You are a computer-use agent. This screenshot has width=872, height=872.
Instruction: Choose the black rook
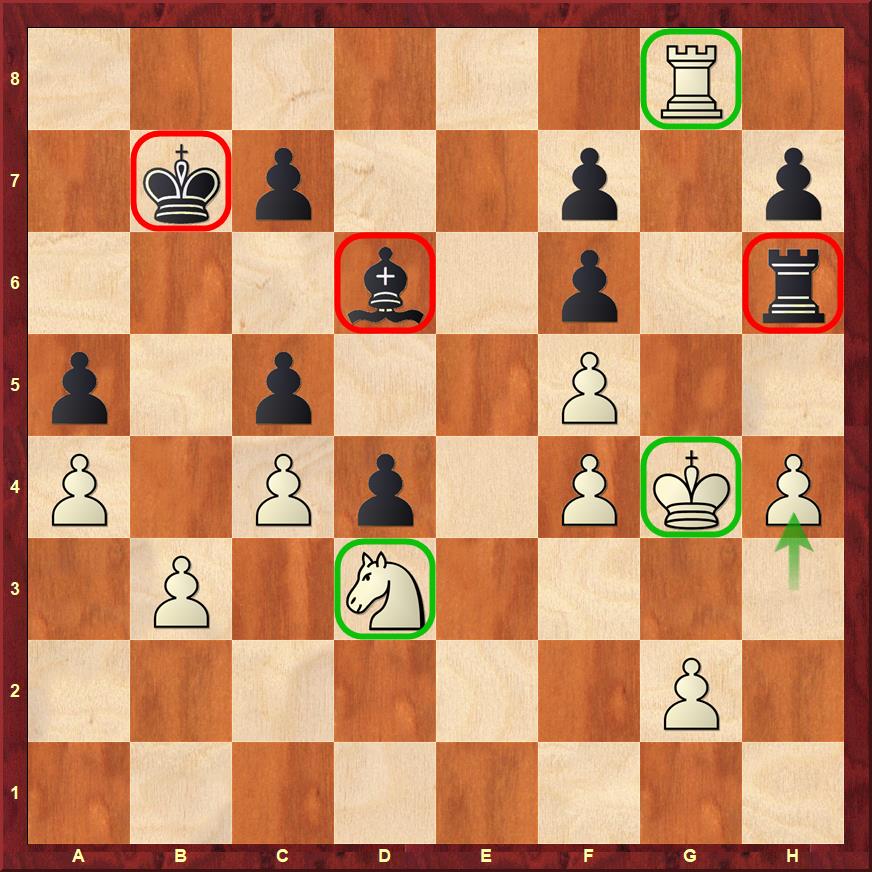pyautogui.click(x=793, y=283)
